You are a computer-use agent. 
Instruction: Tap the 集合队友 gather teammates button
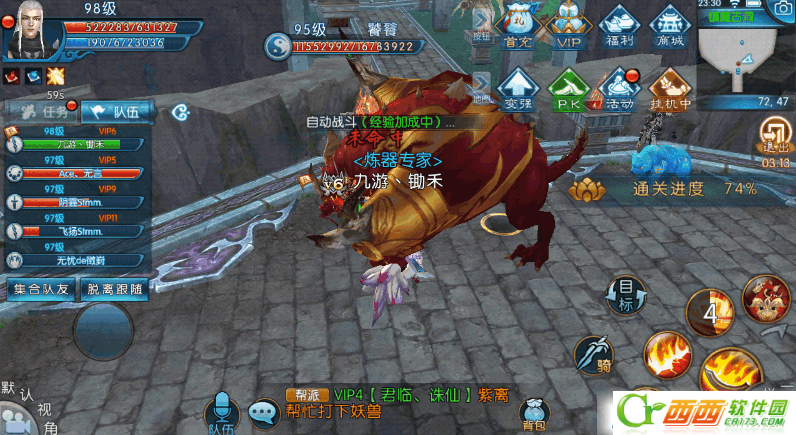(41, 289)
